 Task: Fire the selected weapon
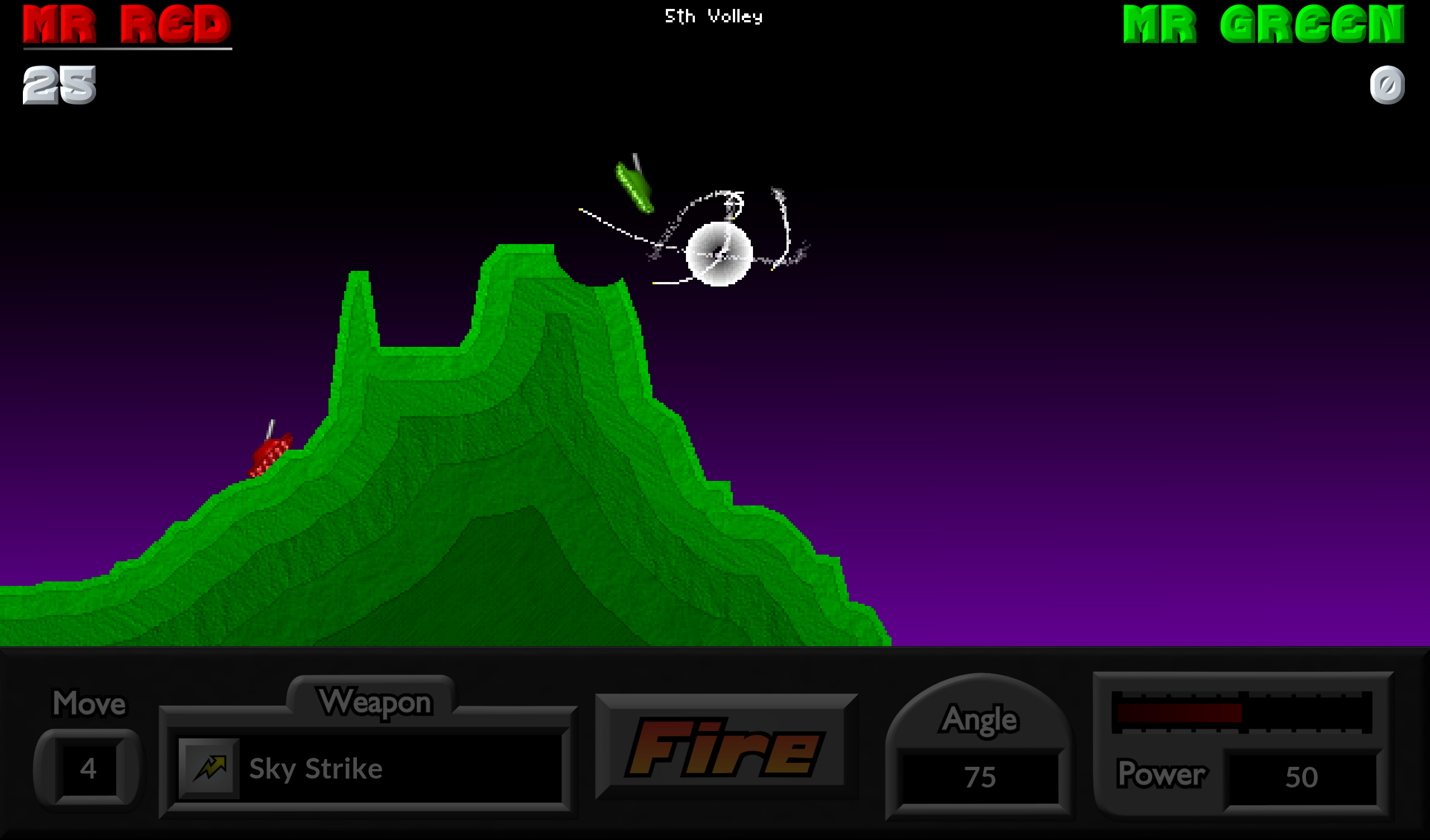click(x=725, y=747)
